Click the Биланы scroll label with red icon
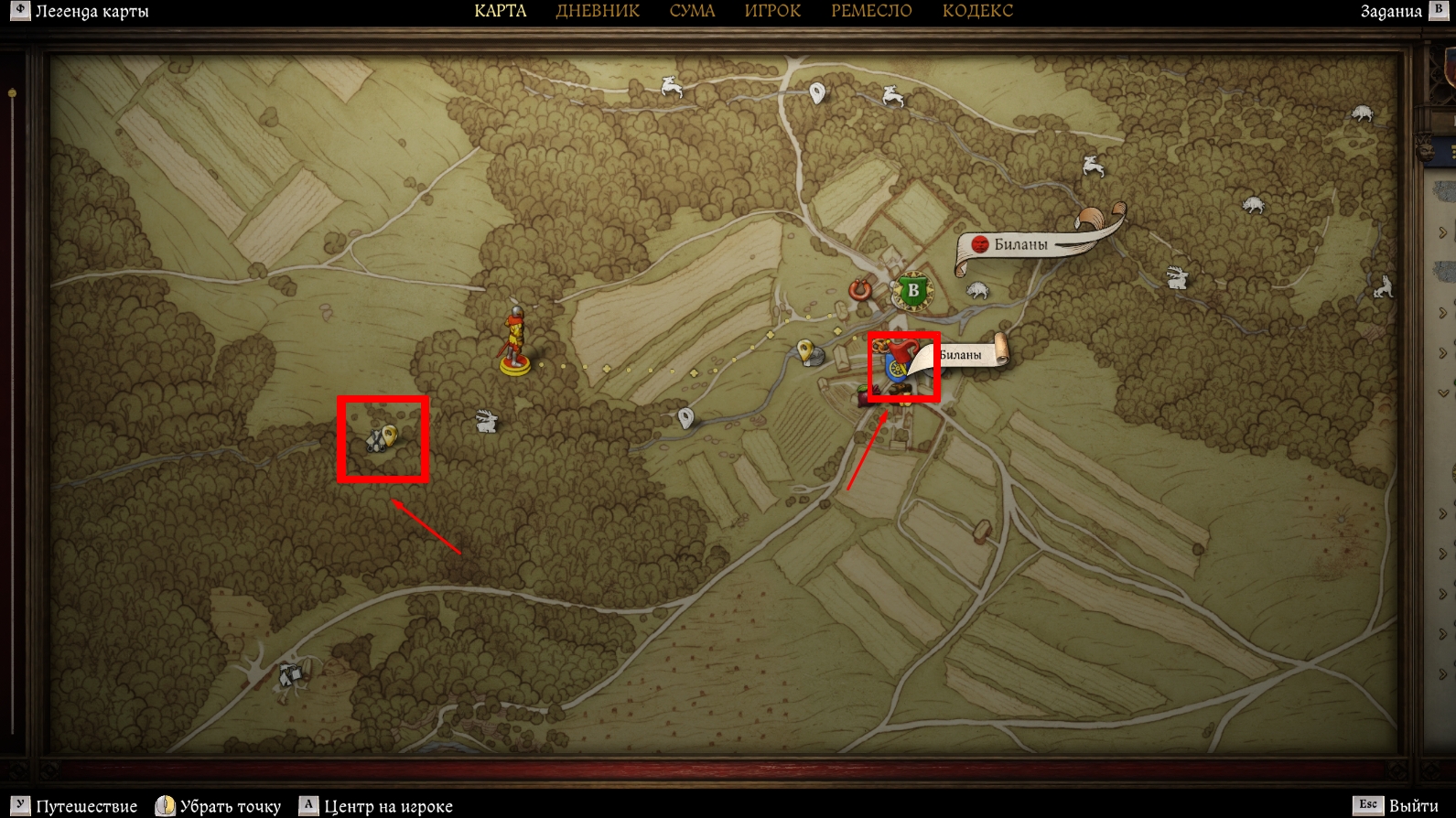1456x818 pixels. (1019, 244)
